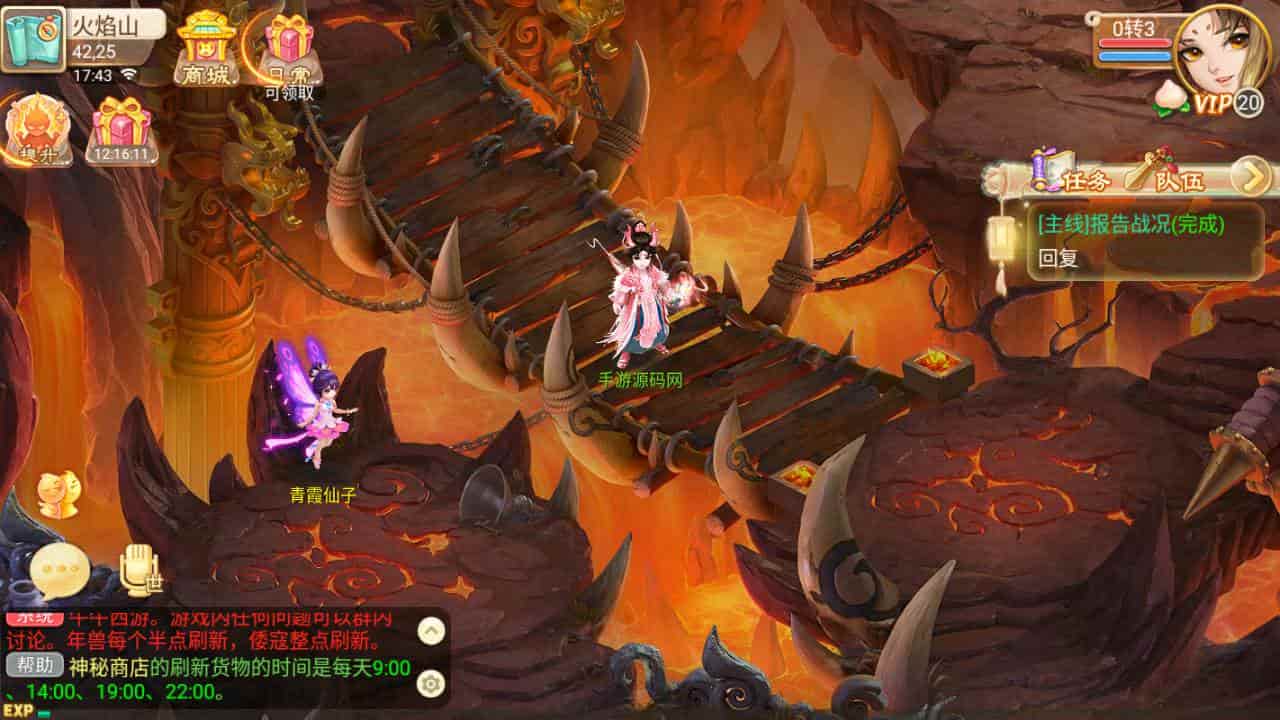Claim the 日常 daily gift
The width and height of the screenshot is (1280, 720).
[289, 50]
